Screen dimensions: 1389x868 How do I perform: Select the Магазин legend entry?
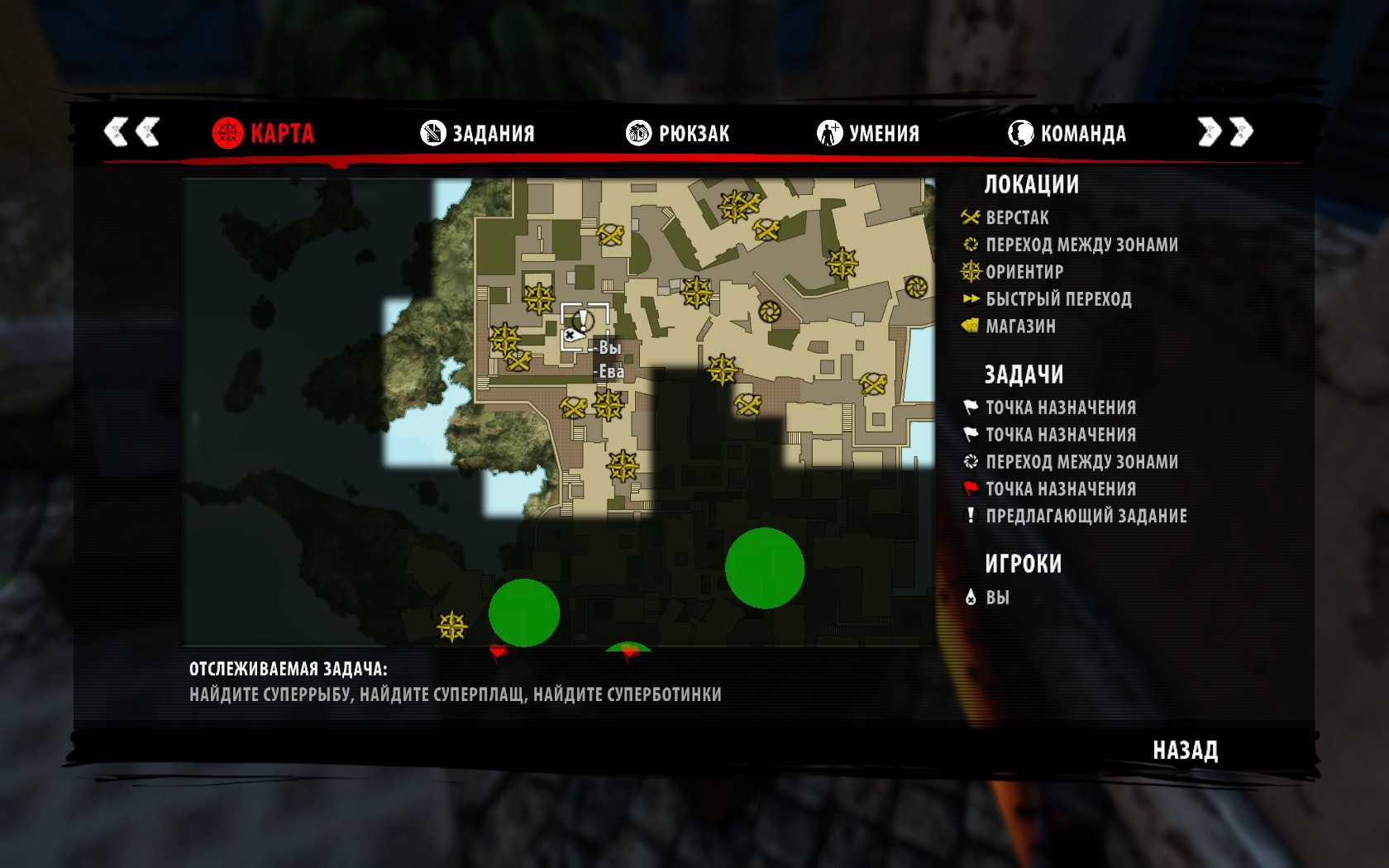(1020, 327)
